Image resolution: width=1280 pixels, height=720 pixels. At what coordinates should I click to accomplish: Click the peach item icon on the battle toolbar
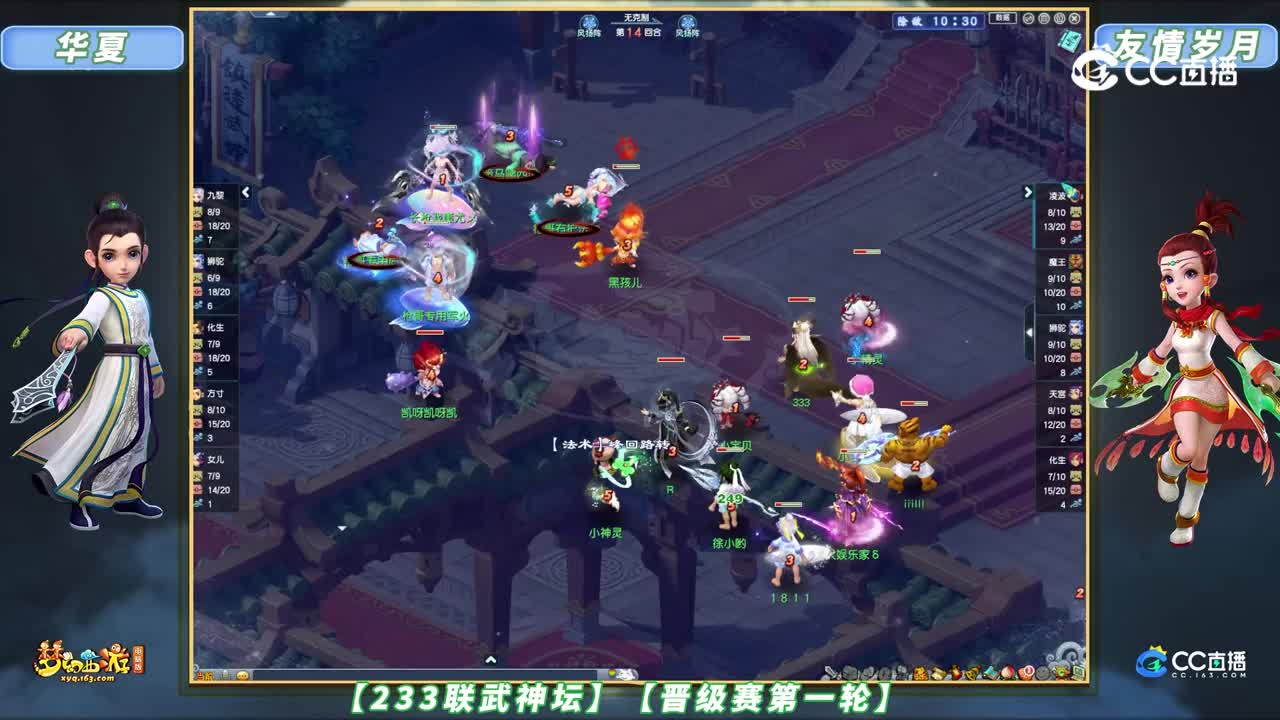coord(1007,673)
